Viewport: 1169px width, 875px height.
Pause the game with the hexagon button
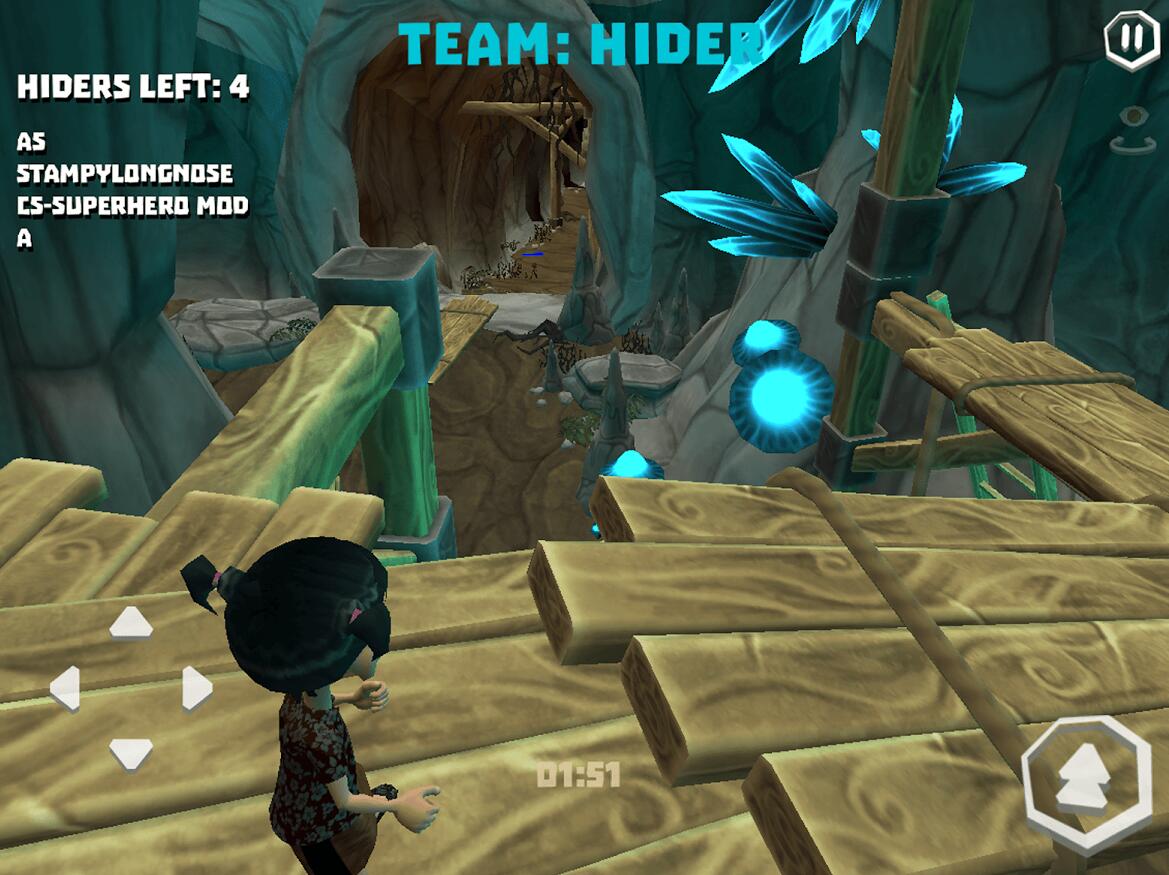[x=1131, y=40]
